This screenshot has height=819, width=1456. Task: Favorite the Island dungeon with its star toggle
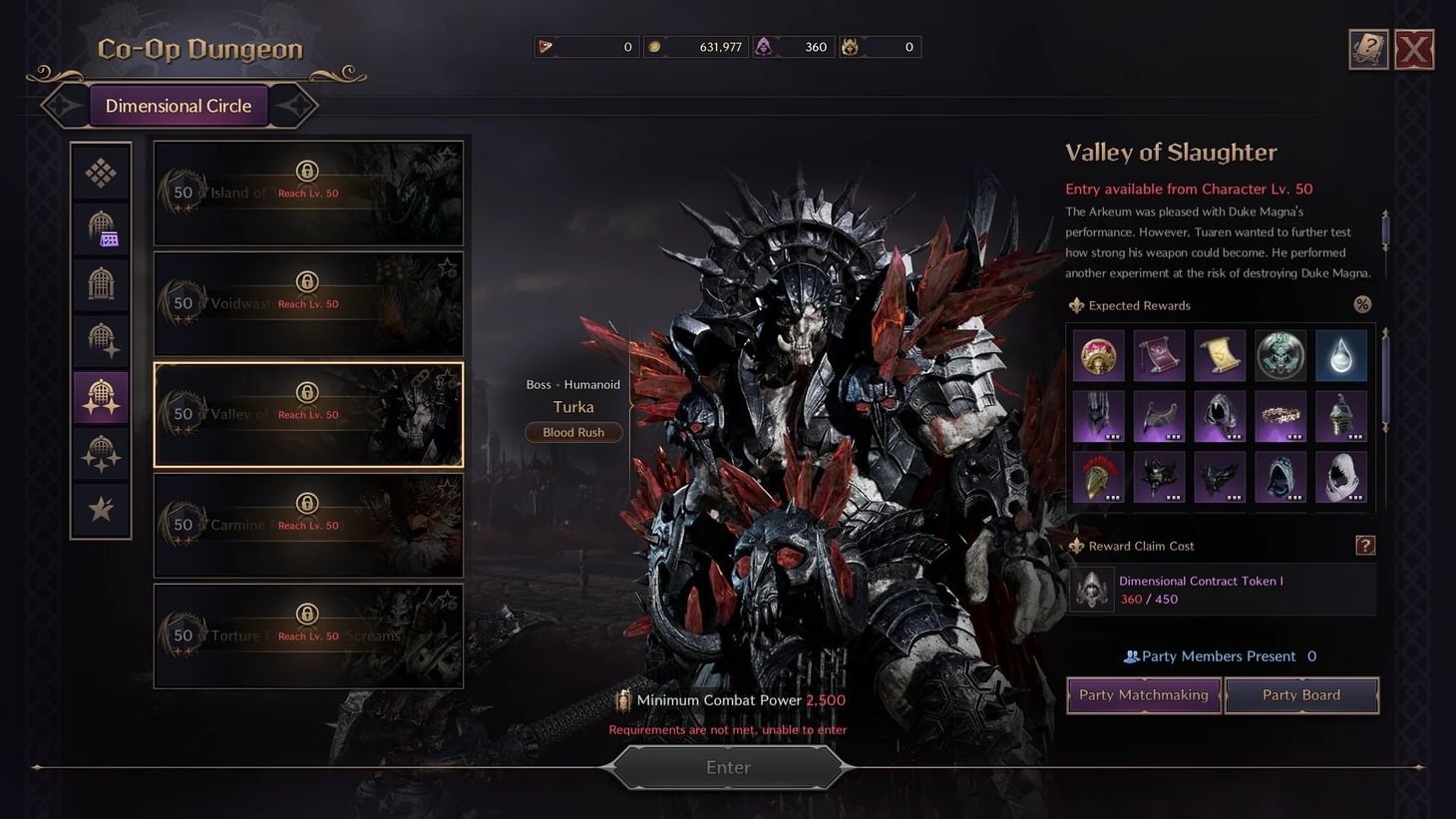point(450,157)
